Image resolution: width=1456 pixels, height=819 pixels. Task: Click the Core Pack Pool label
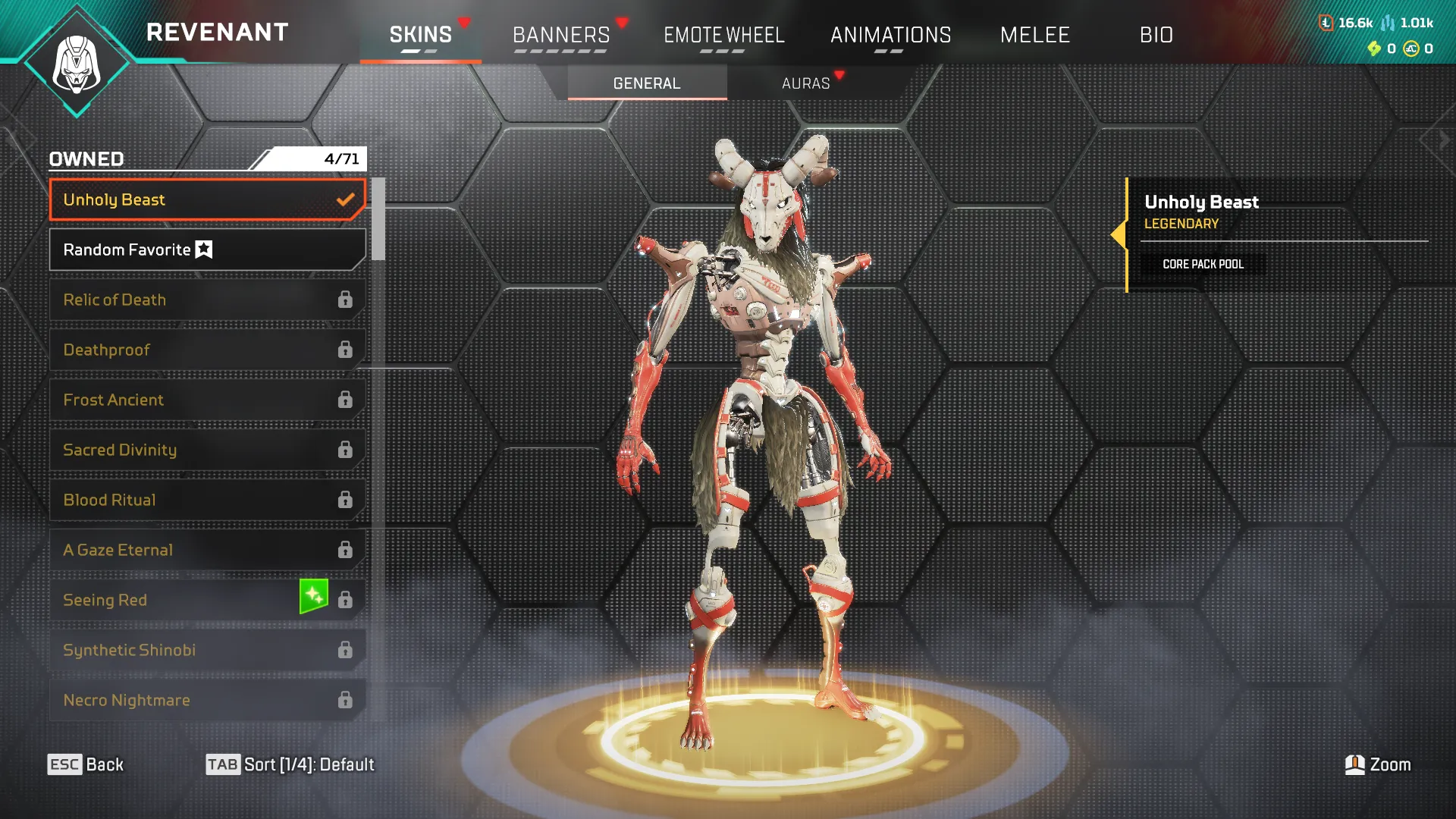tap(1203, 265)
